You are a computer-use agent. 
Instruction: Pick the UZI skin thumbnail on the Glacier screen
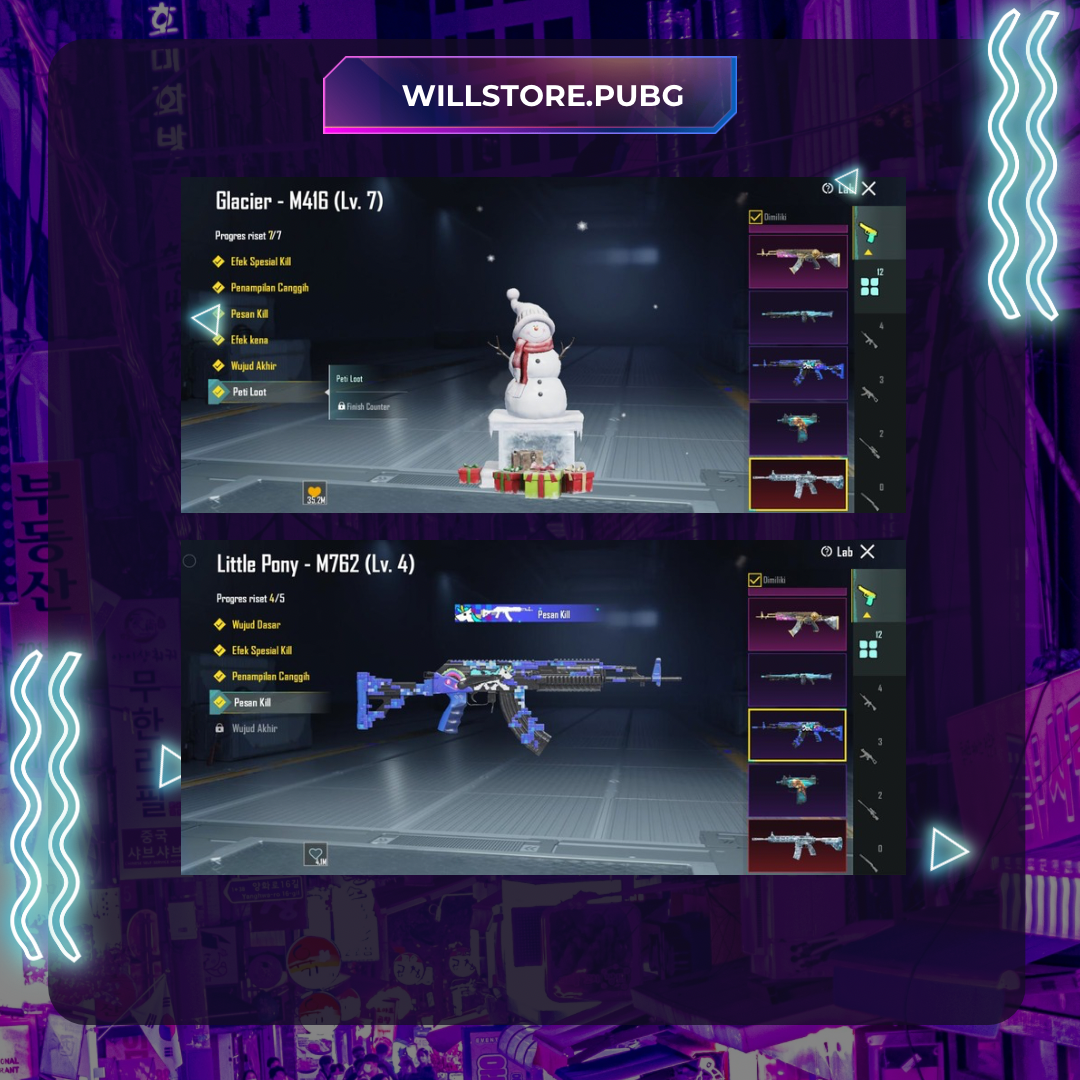click(798, 429)
